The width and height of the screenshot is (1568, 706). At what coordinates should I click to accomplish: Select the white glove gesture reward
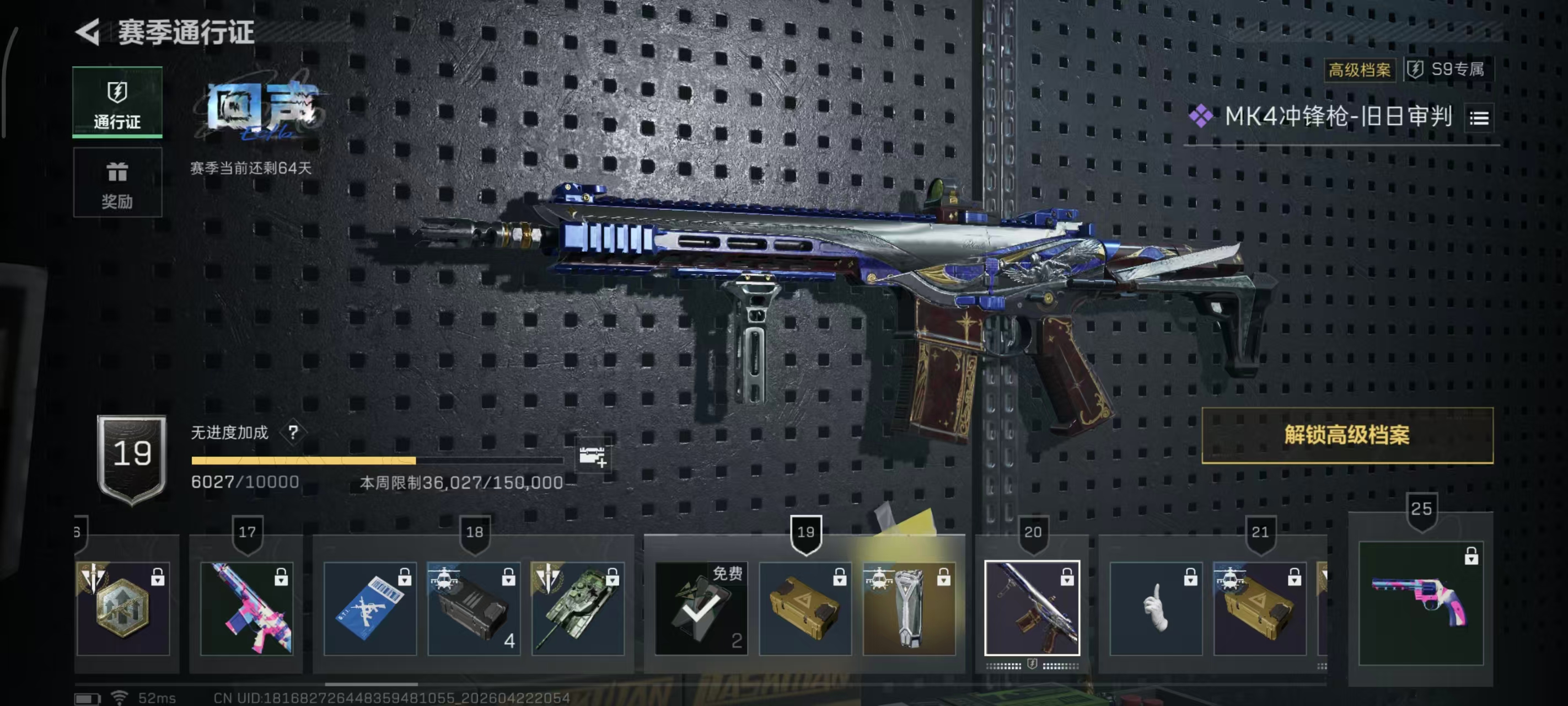1155,608
